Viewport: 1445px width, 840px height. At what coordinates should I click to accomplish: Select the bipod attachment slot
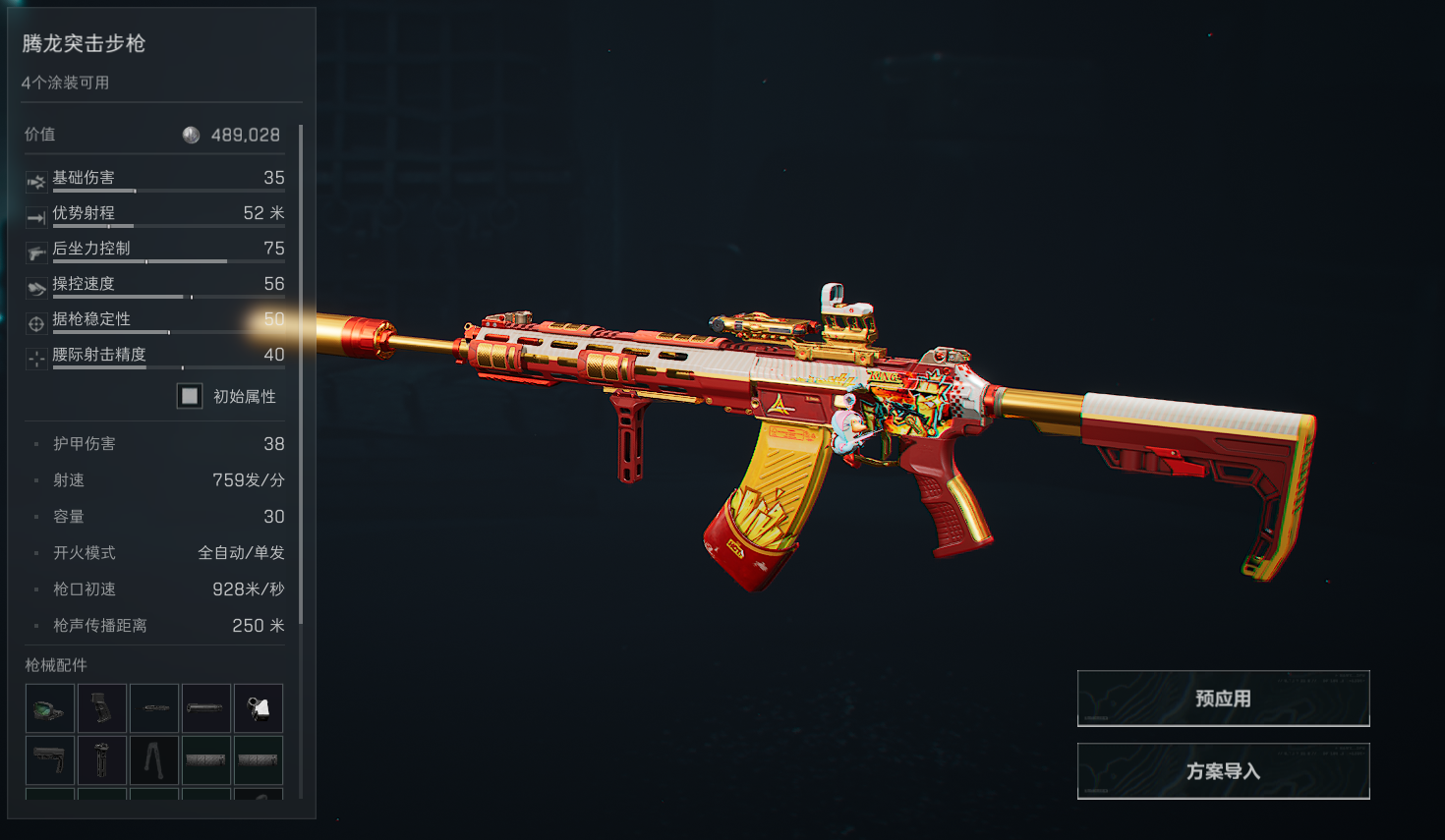[x=154, y=760]
